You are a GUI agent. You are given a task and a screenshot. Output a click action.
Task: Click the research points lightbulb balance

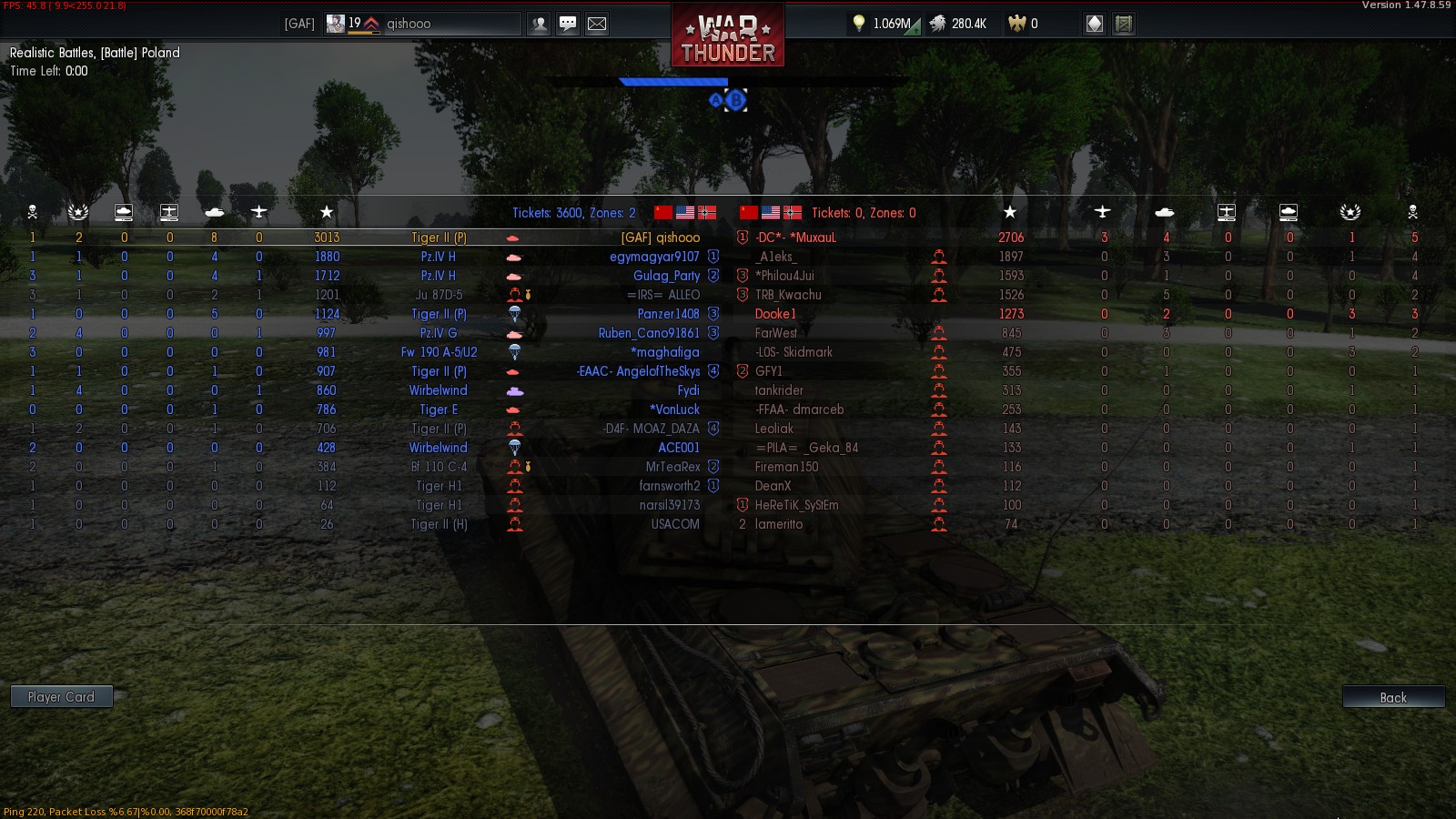coord(883,24)
